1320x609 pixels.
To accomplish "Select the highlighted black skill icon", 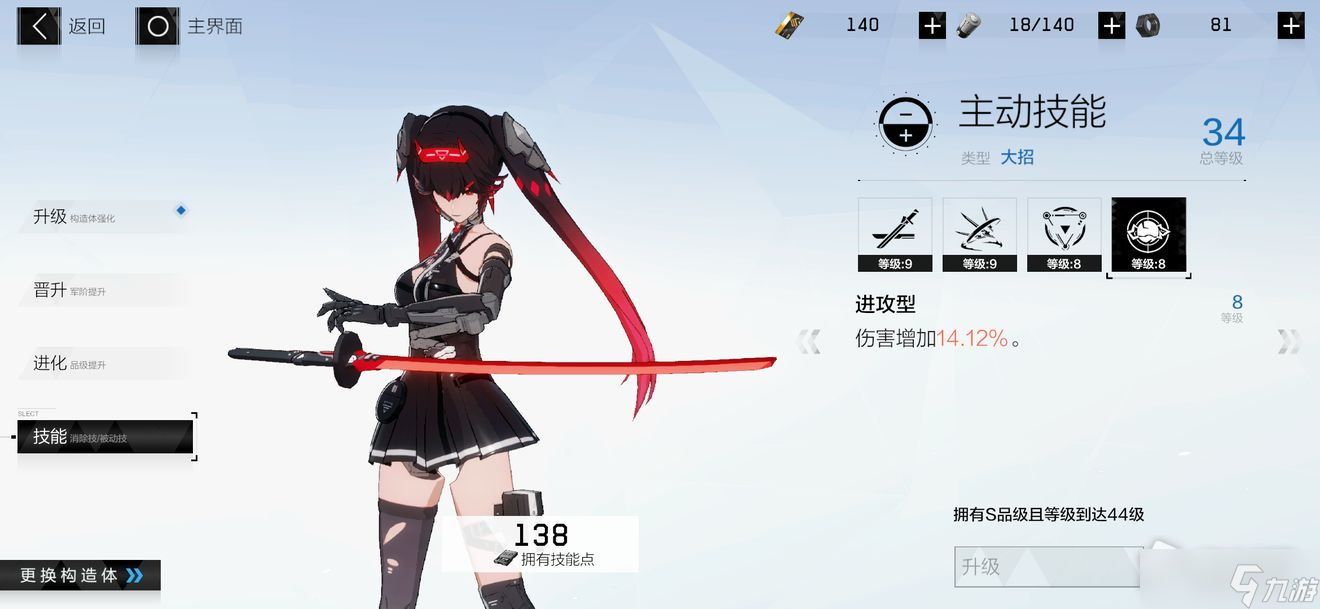I will tap(1148, 234).
